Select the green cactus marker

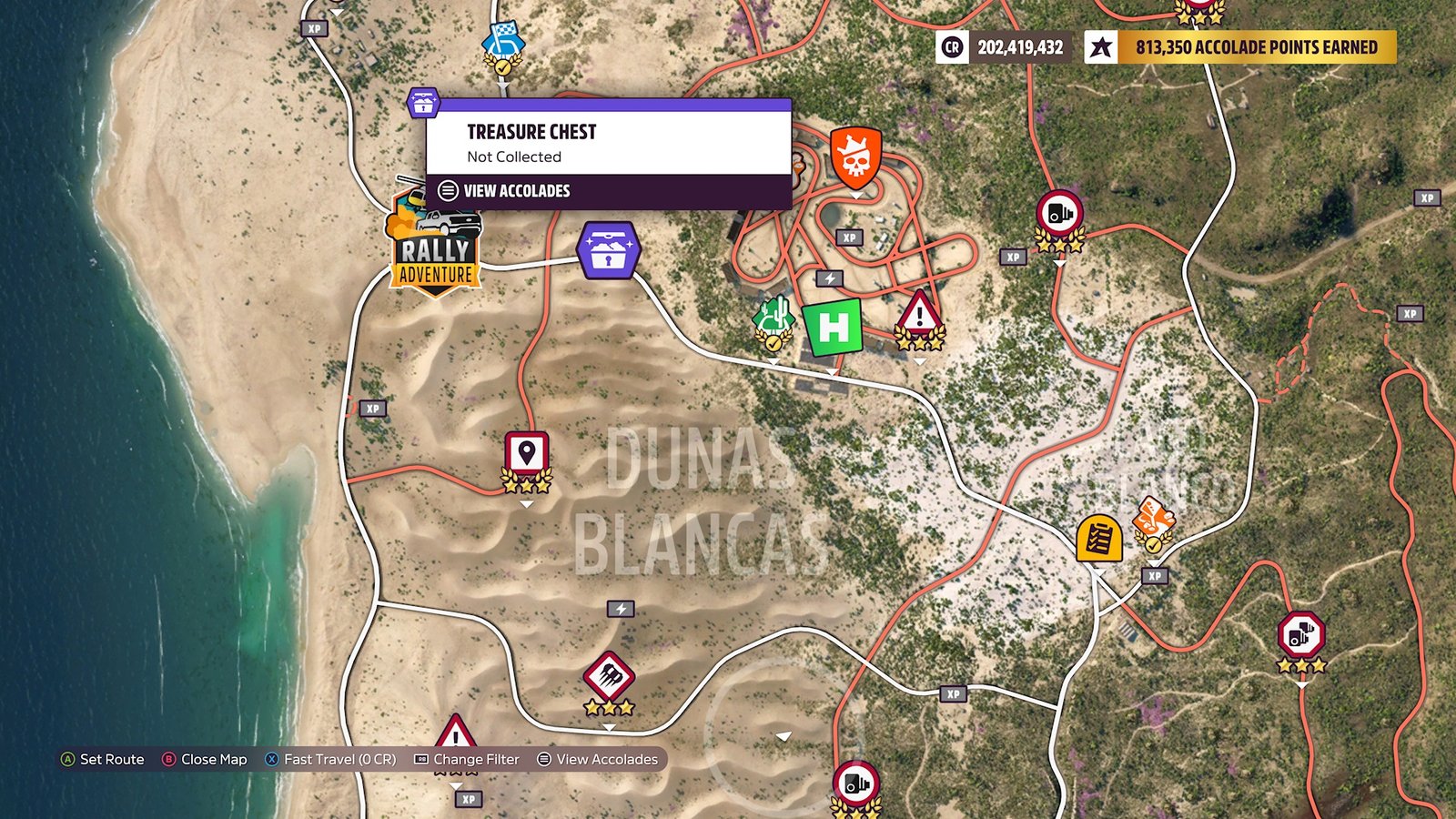click(773, 320)
